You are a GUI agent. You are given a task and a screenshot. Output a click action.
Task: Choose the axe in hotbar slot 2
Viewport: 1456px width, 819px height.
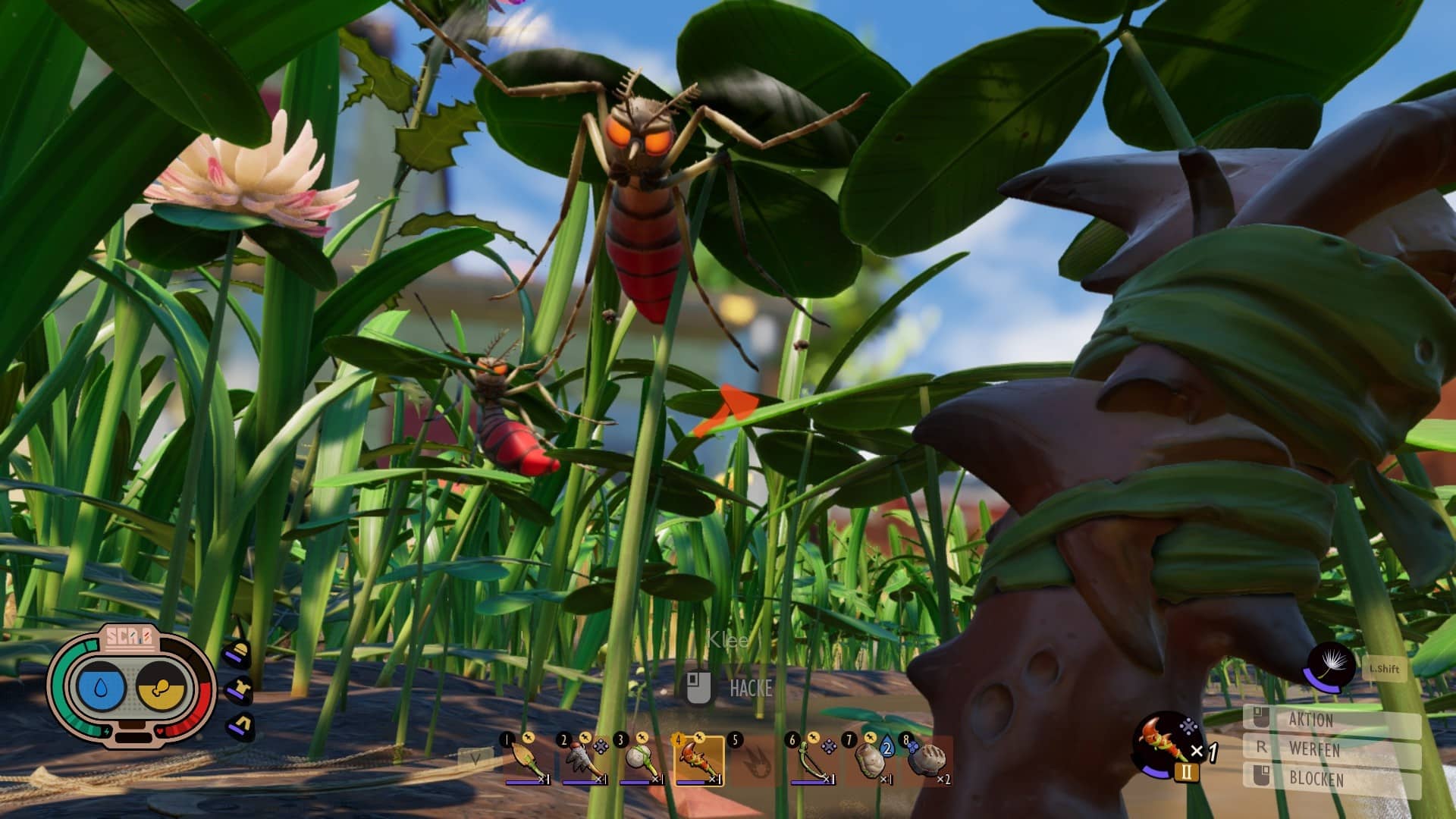pyautogui.click(x=583, y=761)
